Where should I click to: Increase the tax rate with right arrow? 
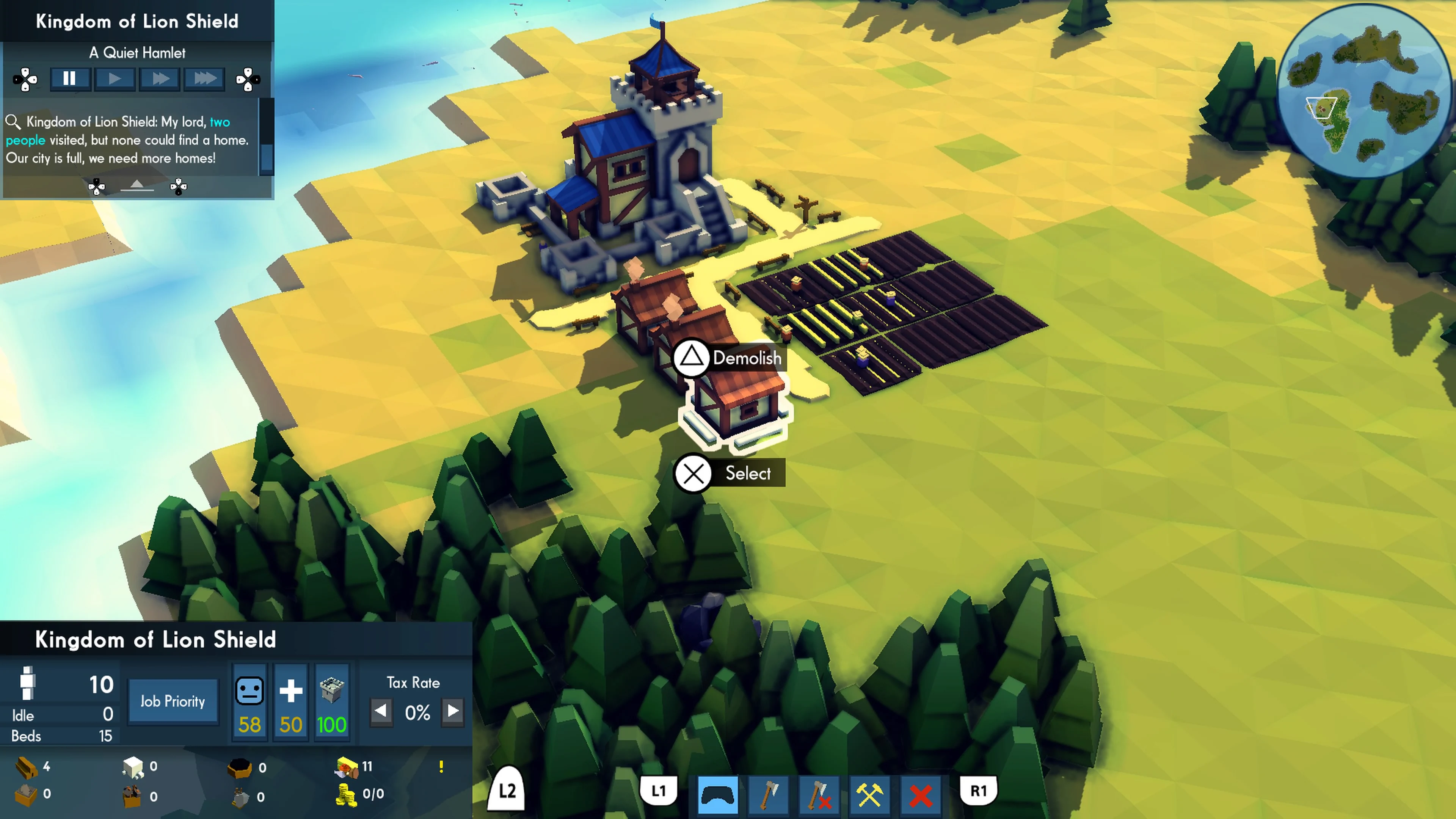tap(452, 713)
